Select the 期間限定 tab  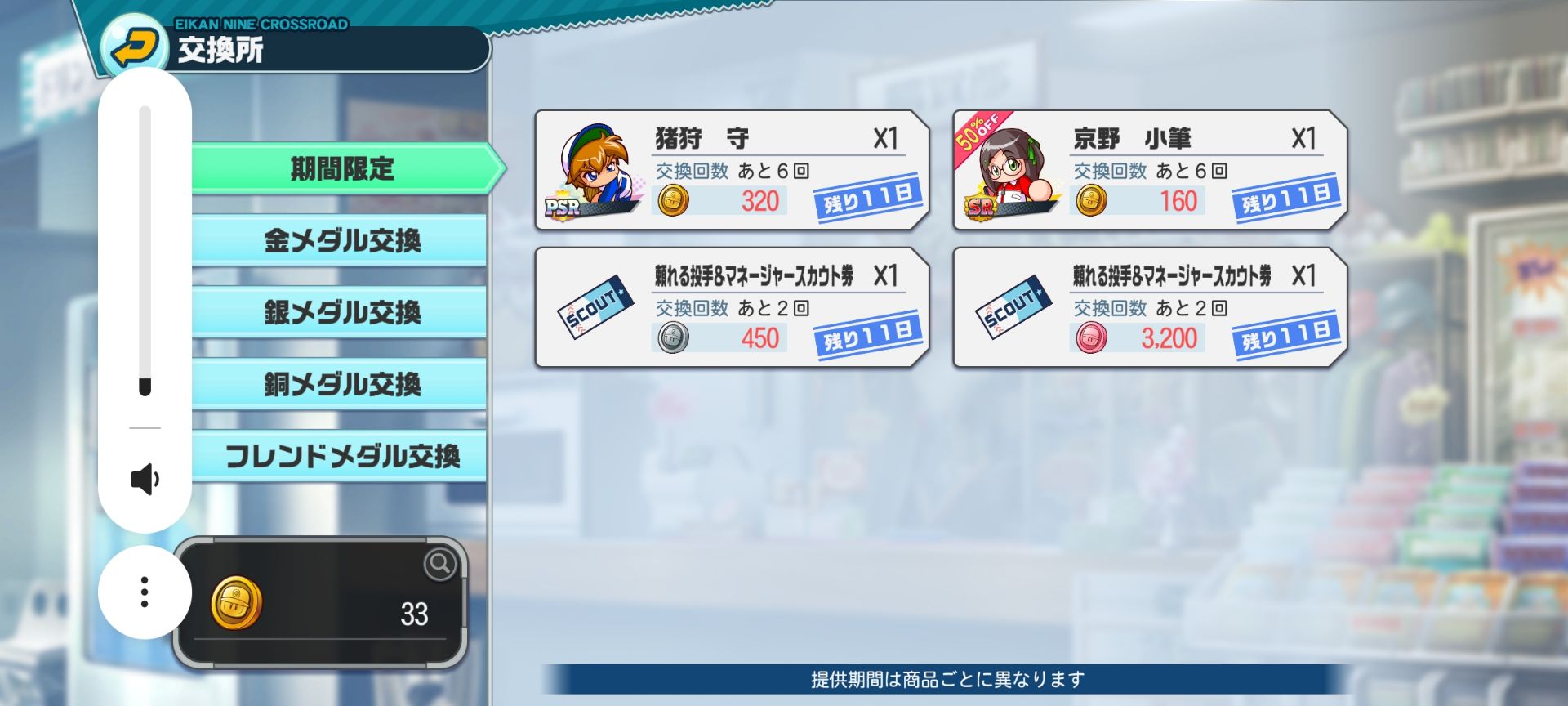pos(341,169)
